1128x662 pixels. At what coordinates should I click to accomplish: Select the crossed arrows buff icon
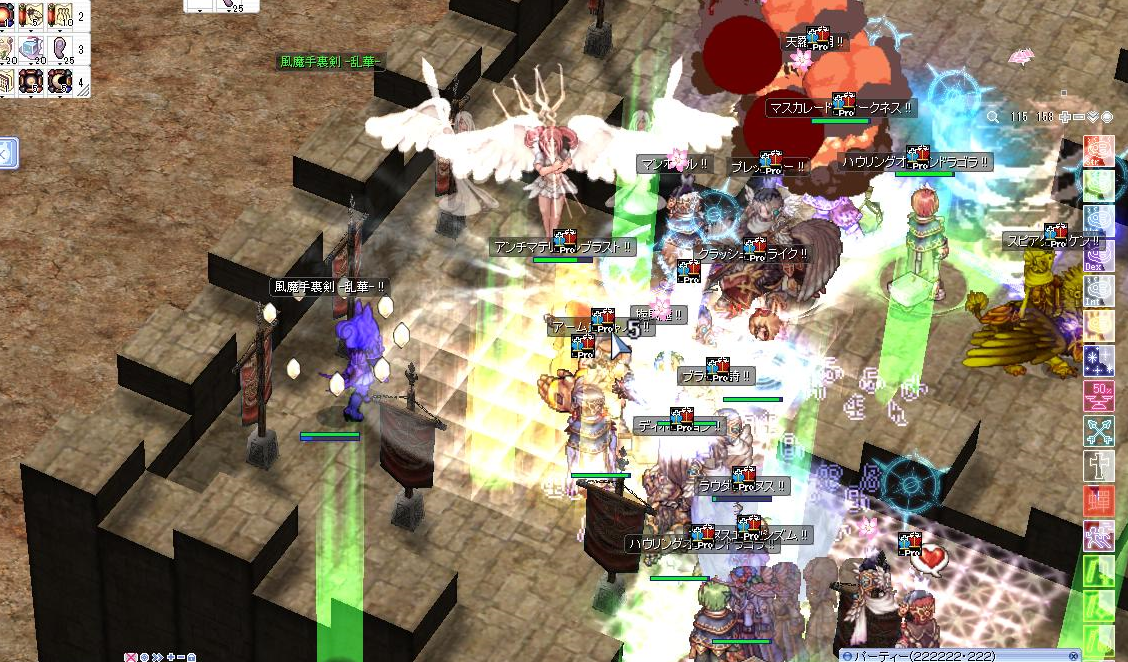point(1098,431)
